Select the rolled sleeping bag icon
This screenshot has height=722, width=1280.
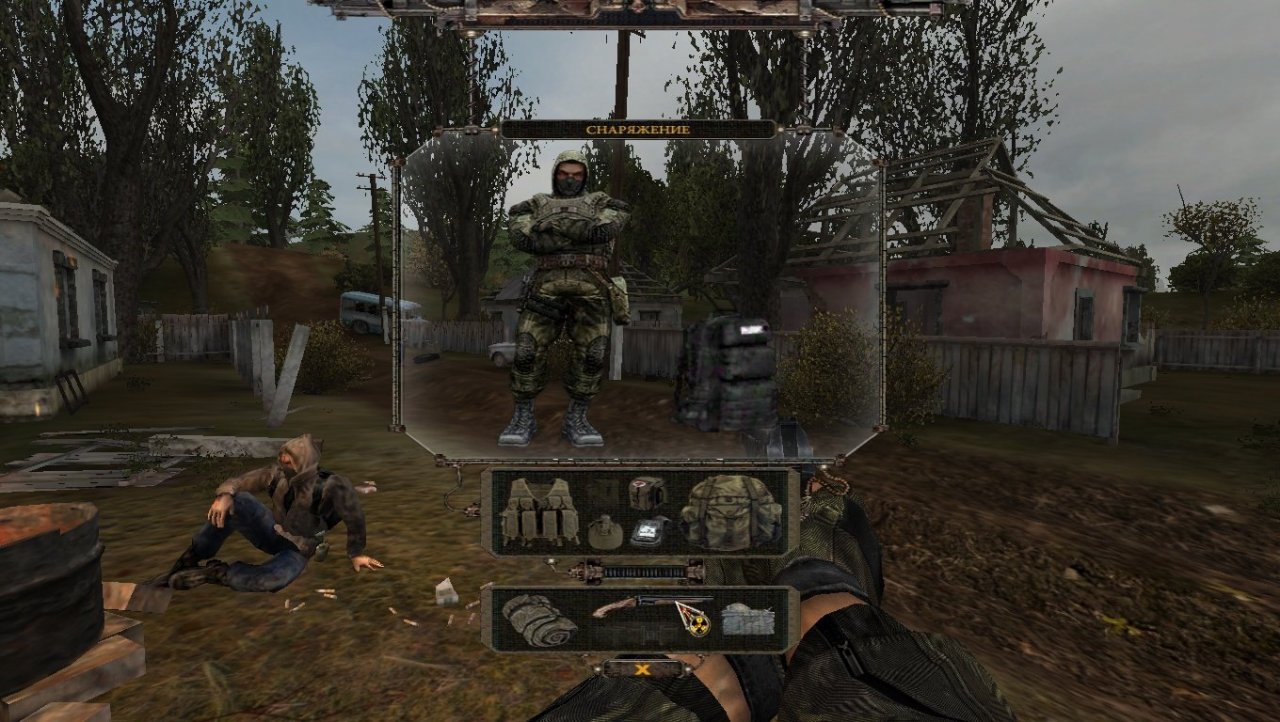click(538, 619)
